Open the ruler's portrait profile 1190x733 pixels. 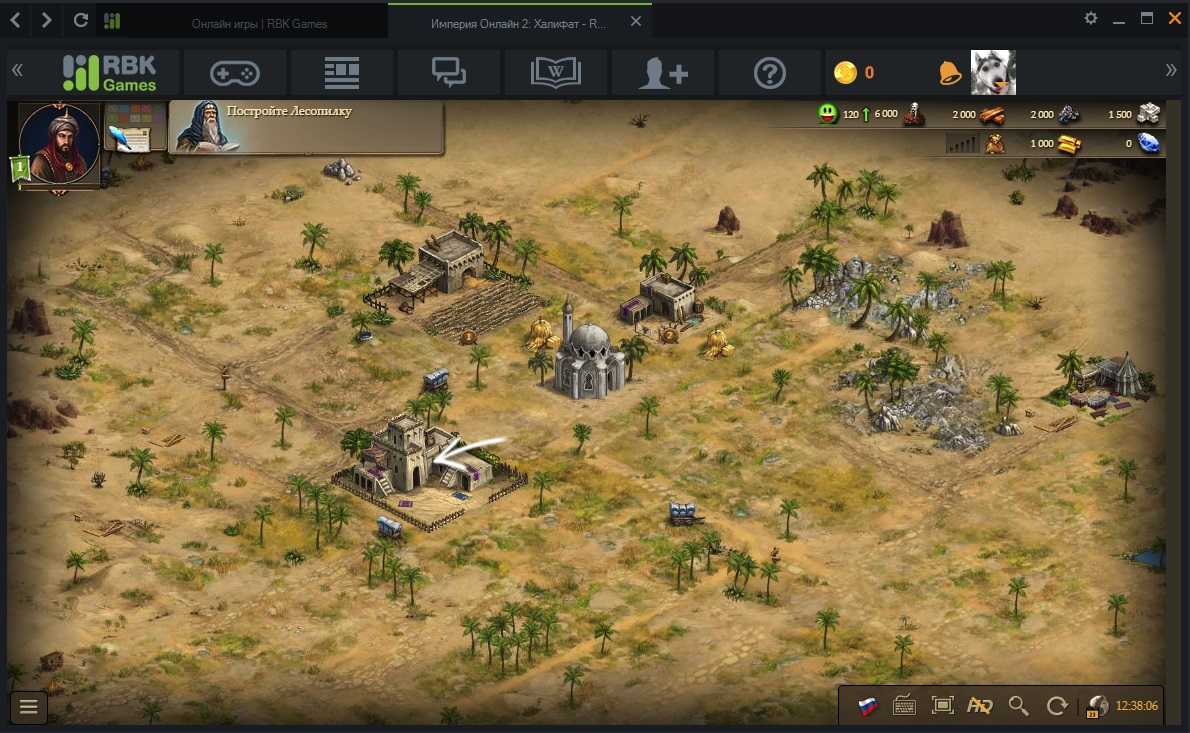point(59,142)
